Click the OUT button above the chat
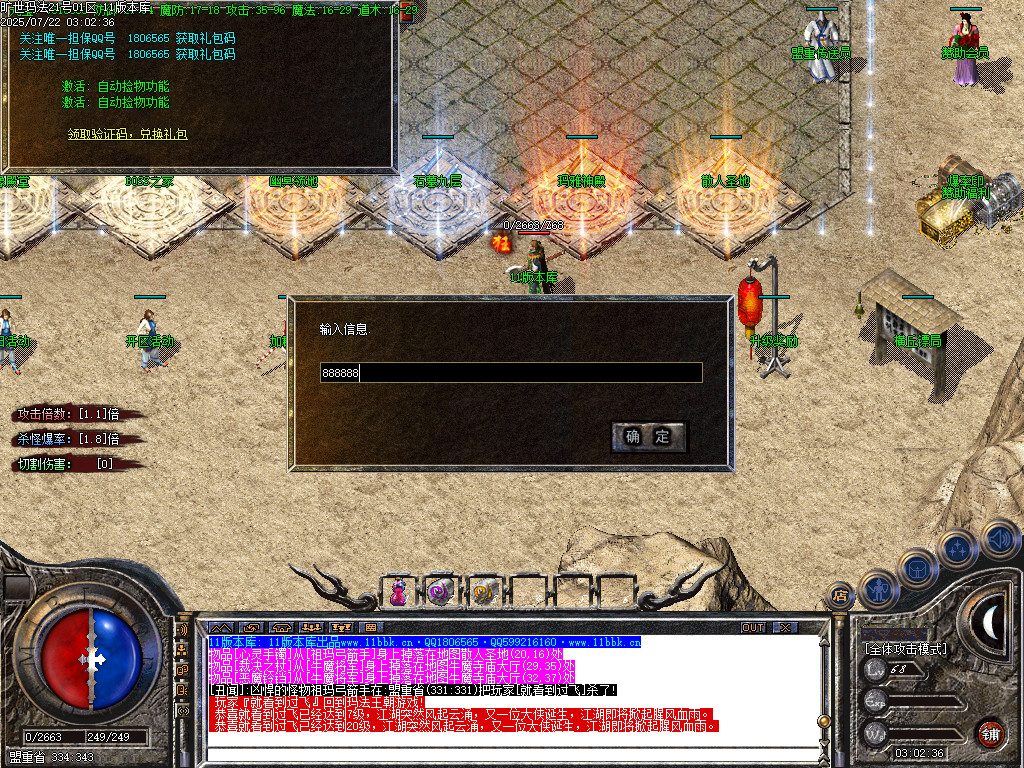The width and height of the screenshot is (1024, 768). [753, 627]
